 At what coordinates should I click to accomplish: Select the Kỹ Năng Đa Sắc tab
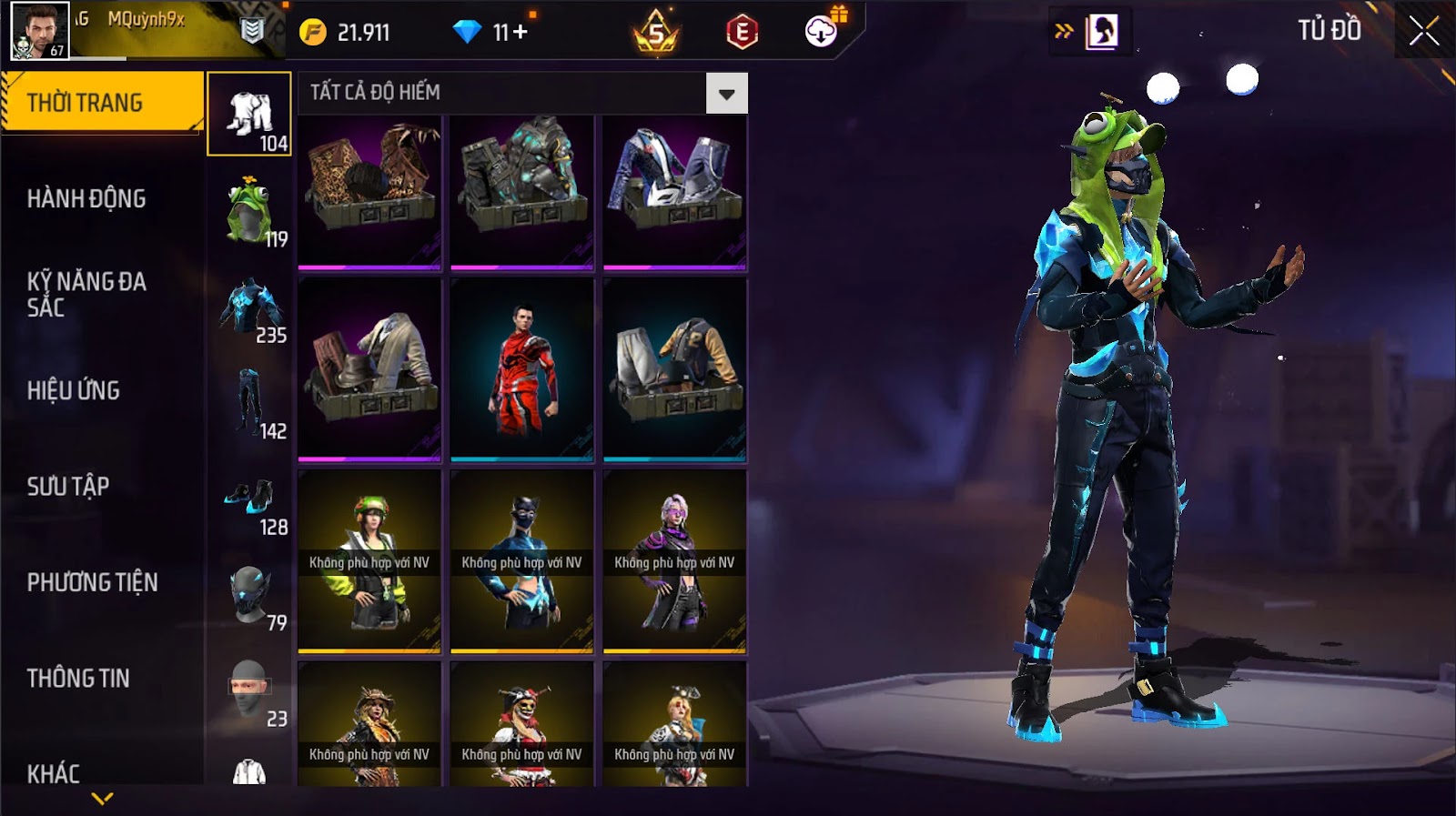(x=86, y=294)
